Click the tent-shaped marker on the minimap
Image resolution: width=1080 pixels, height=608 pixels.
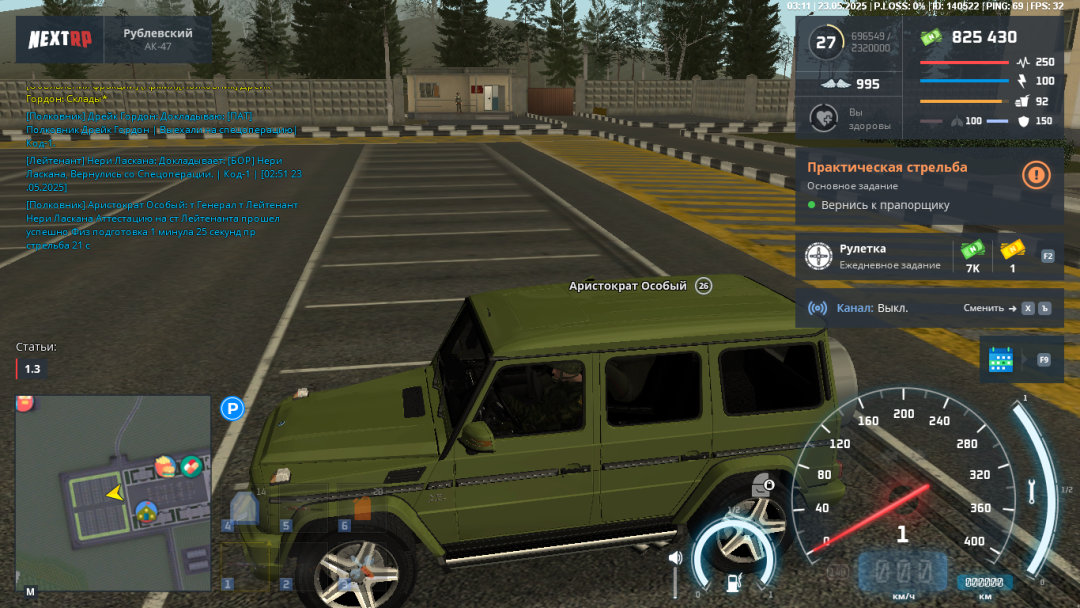(147, 513)
